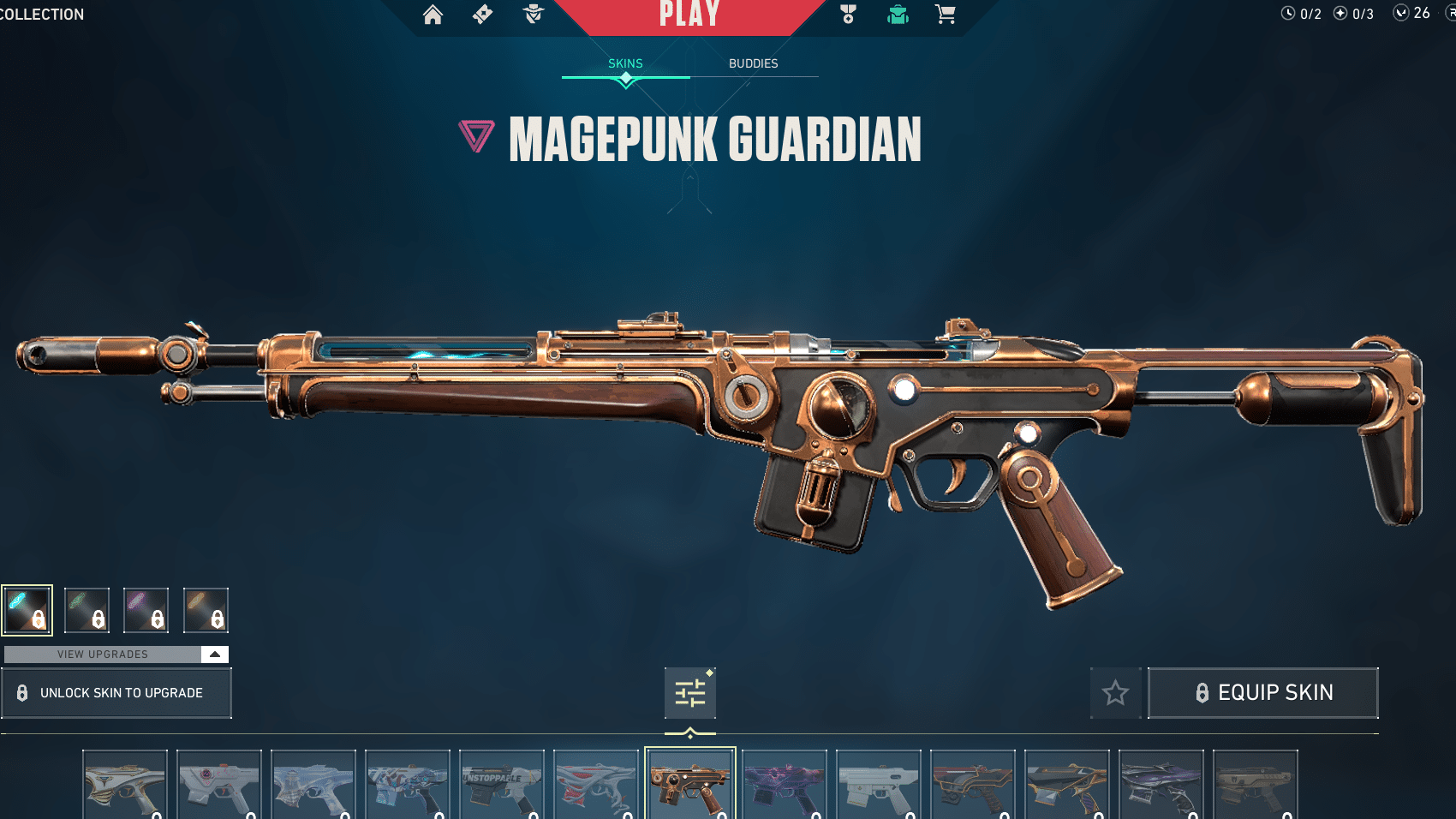
Task: Open the Collection backpack icon
Action: pos(896,15)
